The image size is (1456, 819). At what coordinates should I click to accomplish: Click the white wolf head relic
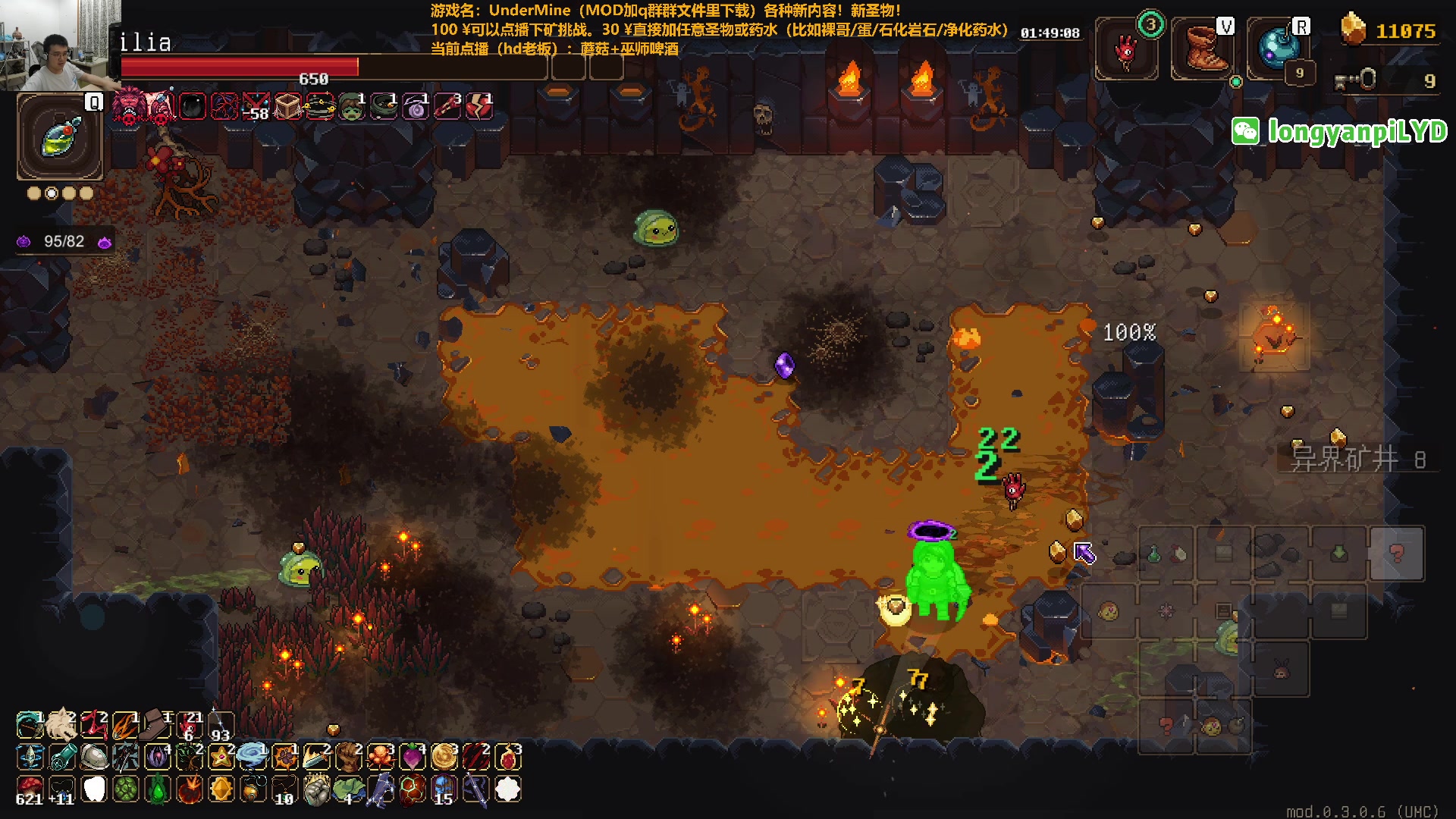[61, 725]
